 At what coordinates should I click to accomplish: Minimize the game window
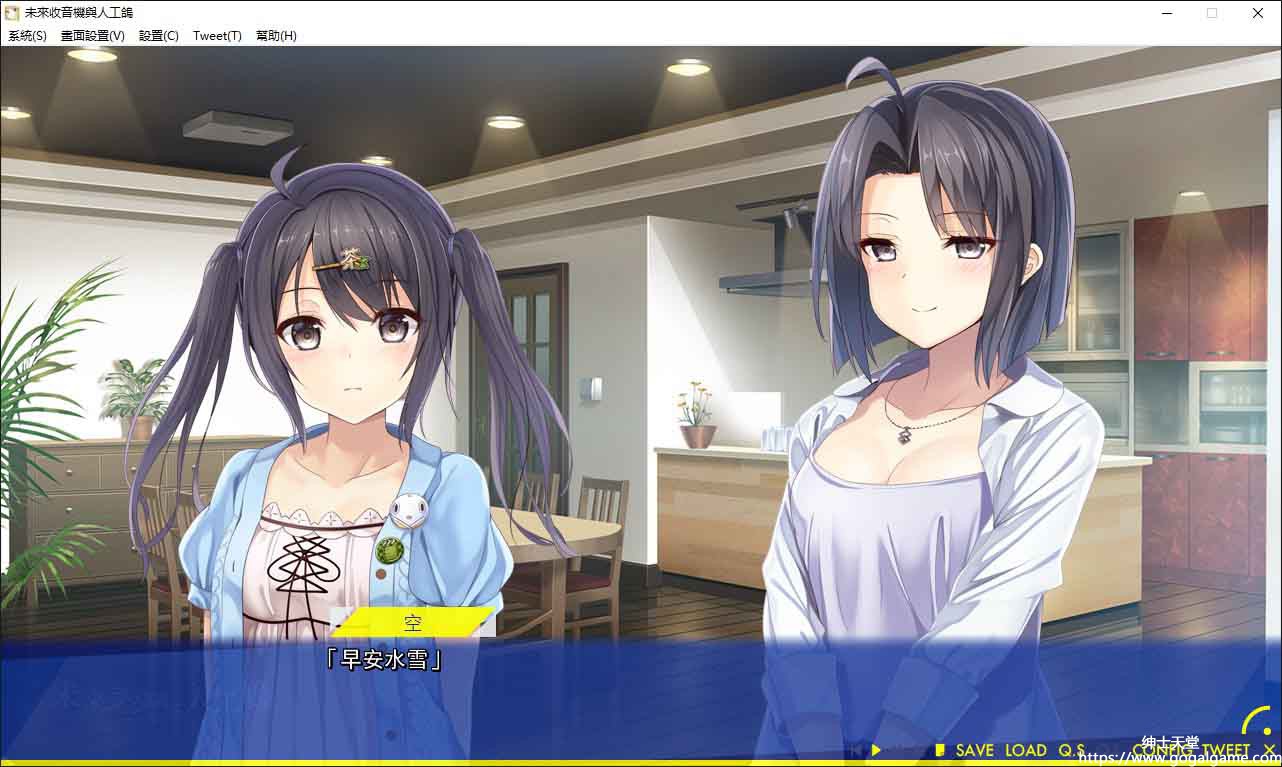tap(1167, 13)
